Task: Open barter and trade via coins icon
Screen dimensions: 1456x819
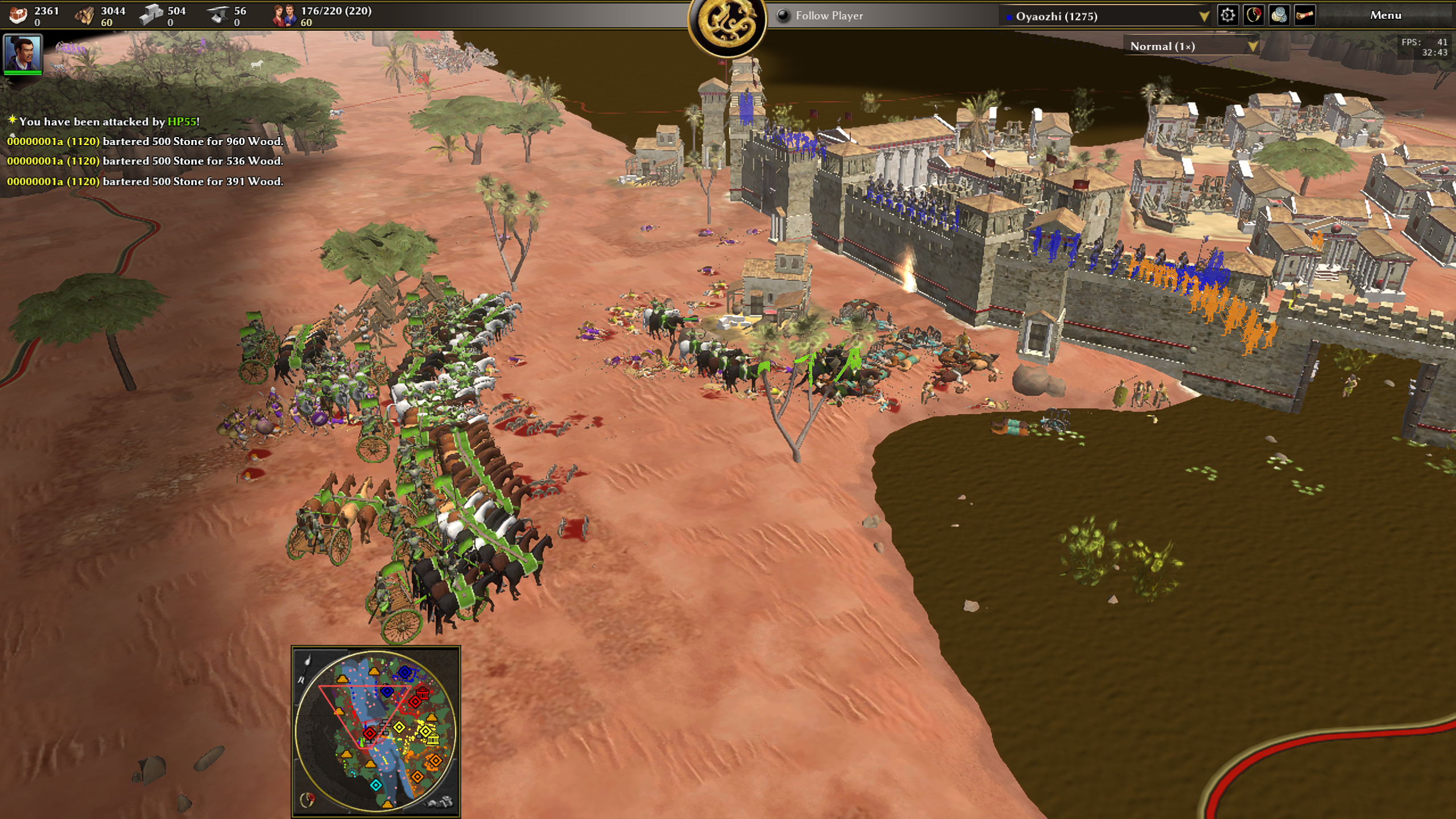Action: (x=1279, y=15)
